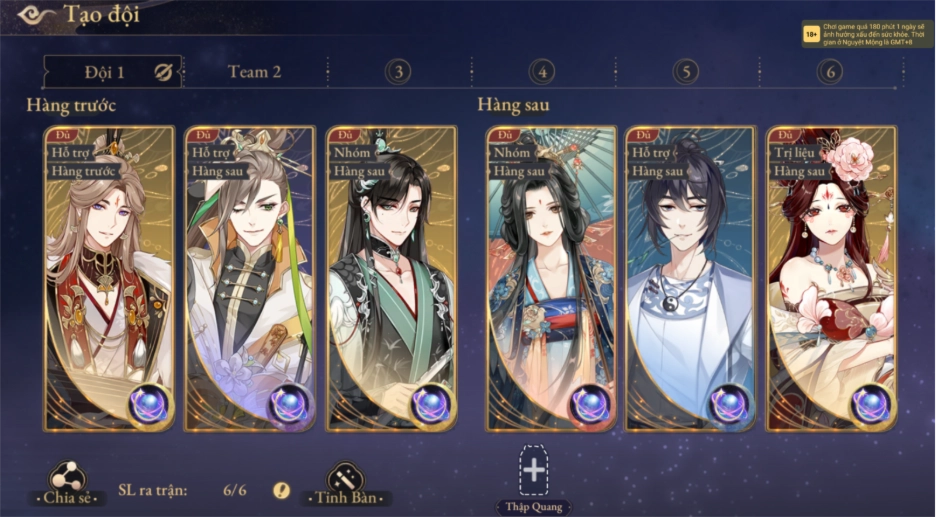Viewport: 936px width, 517px height.
Task: Select team slot number 3
Action: 398,72
